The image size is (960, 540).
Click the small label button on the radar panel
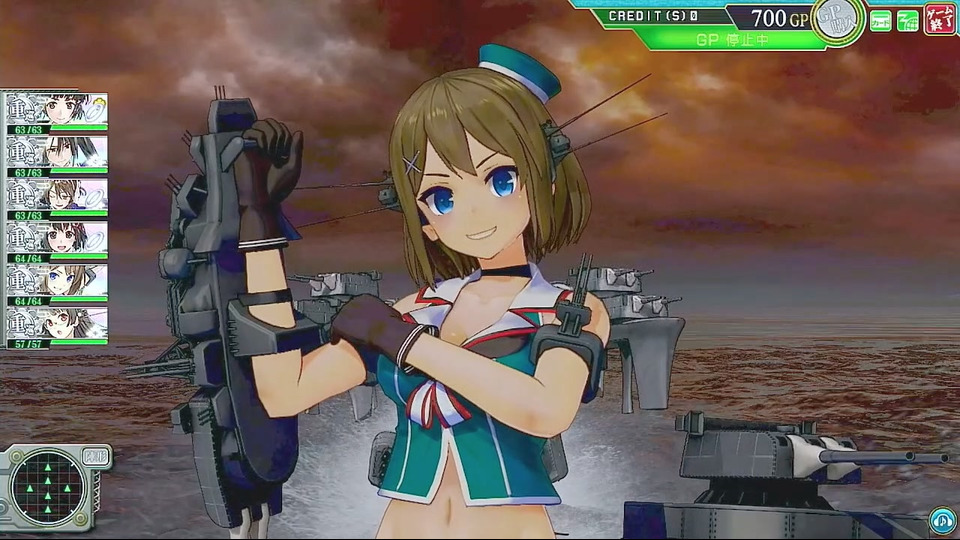point(96,456)
